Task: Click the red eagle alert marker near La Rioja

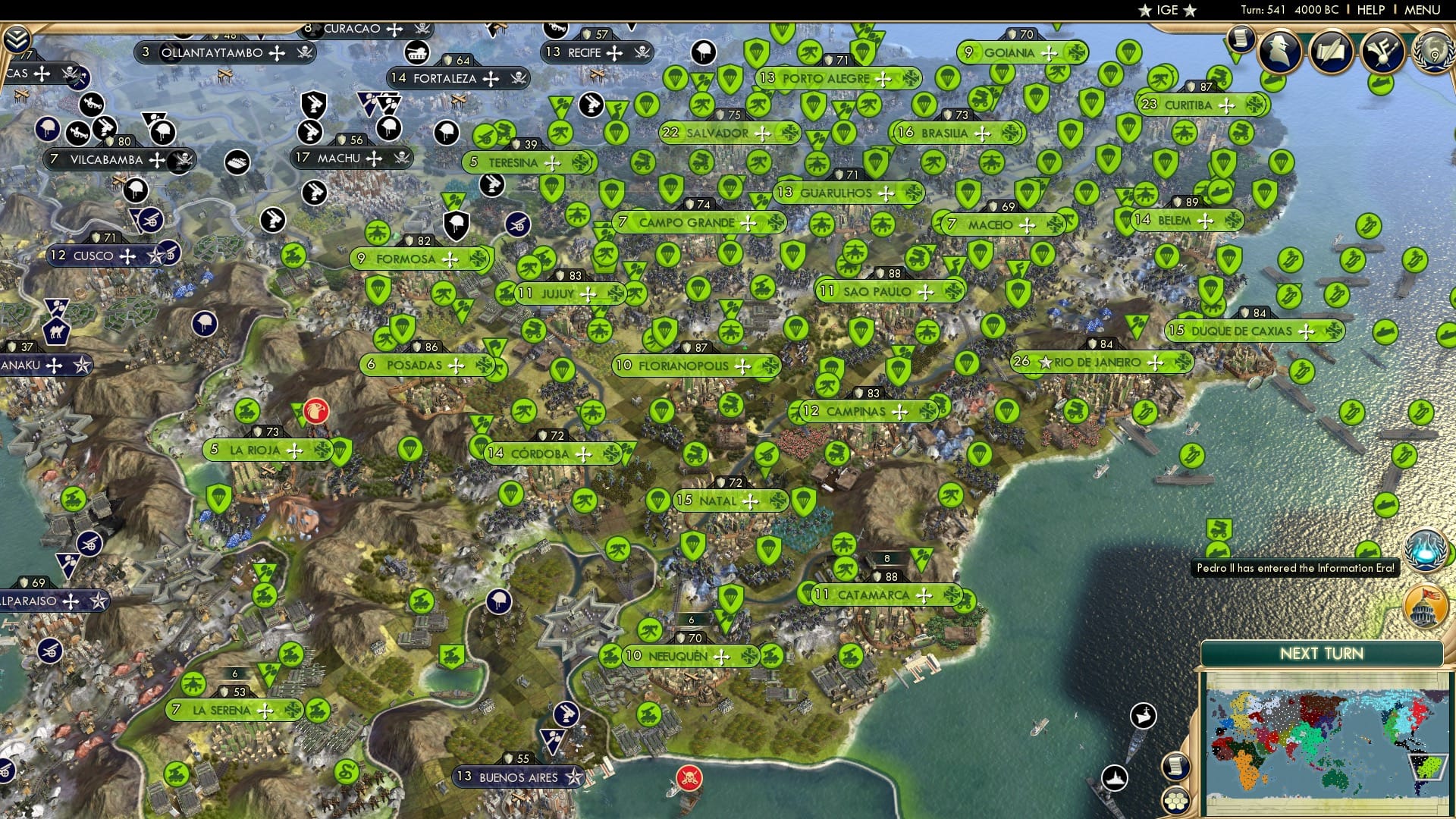Action: click(316, 411)
